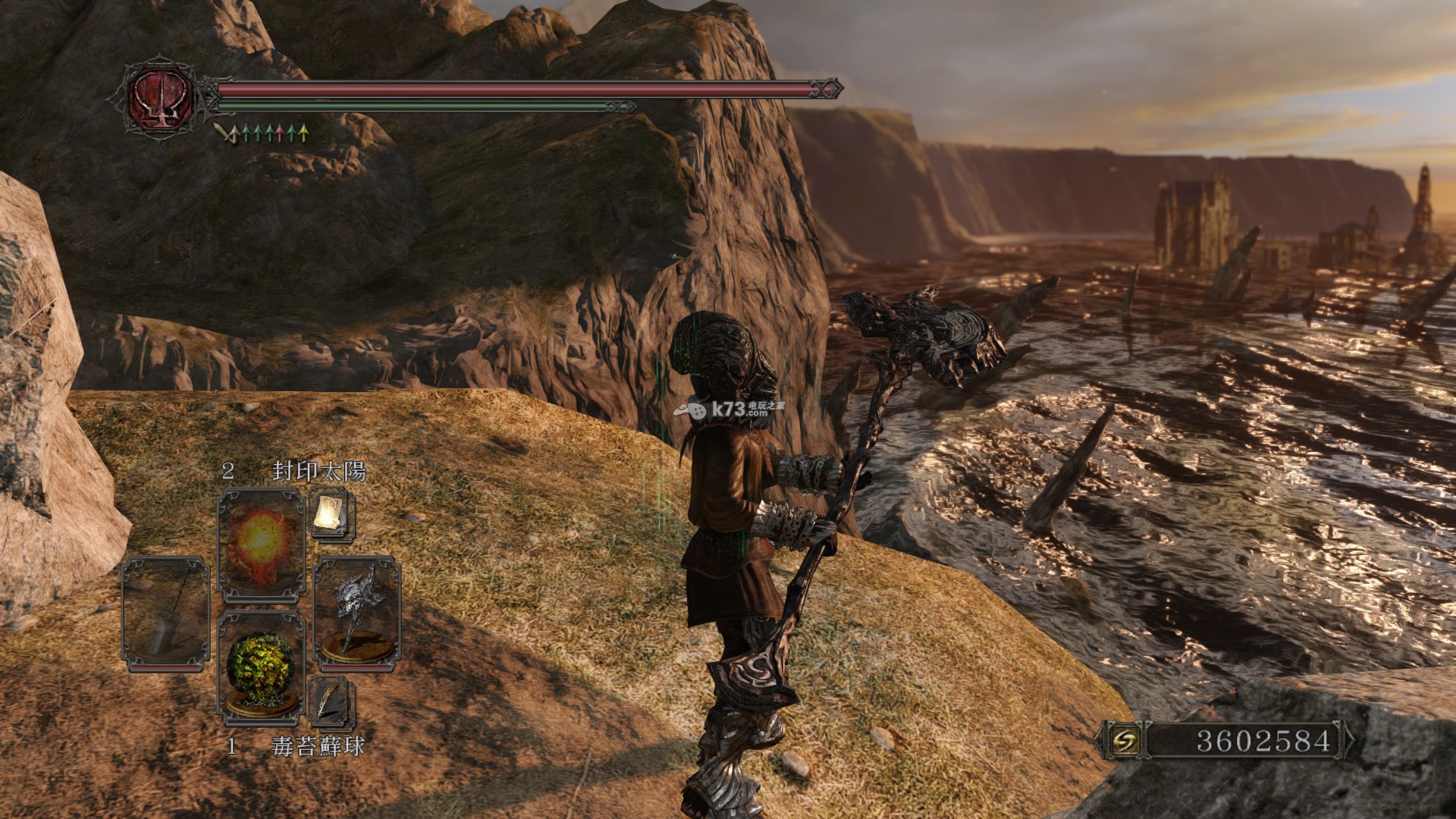
Task: Choose the right-hand spiked mace weapon slot
Action: click(356, 613)
